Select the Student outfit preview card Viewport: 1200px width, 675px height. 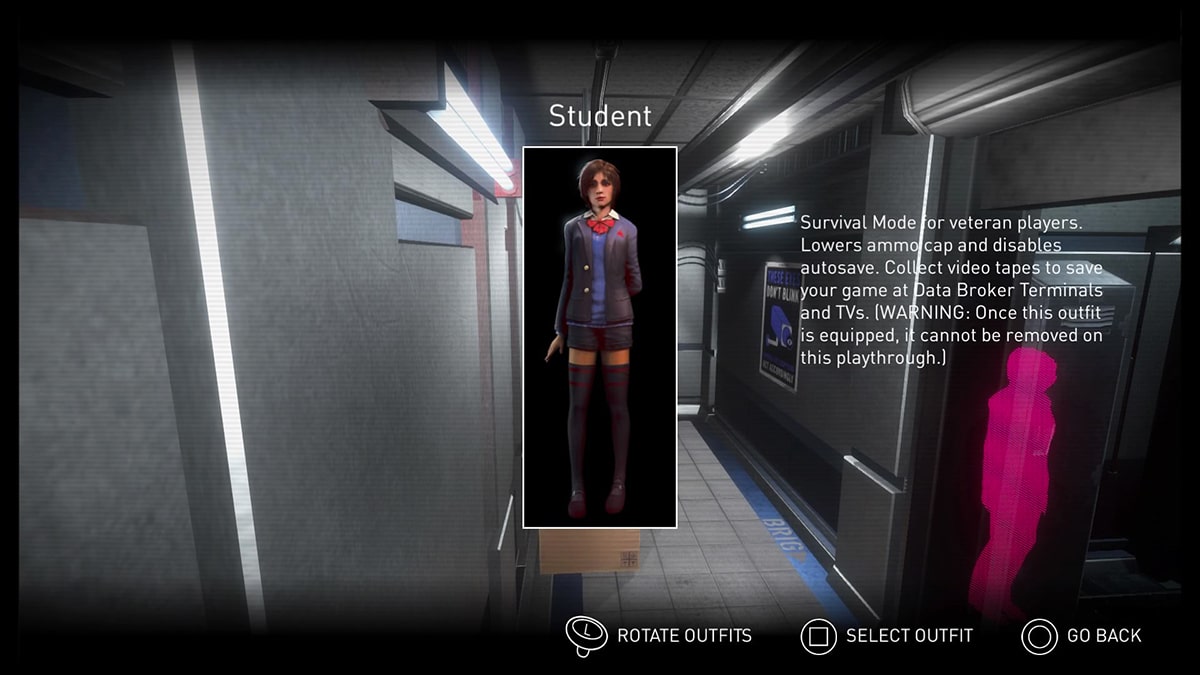click(600, 337)
